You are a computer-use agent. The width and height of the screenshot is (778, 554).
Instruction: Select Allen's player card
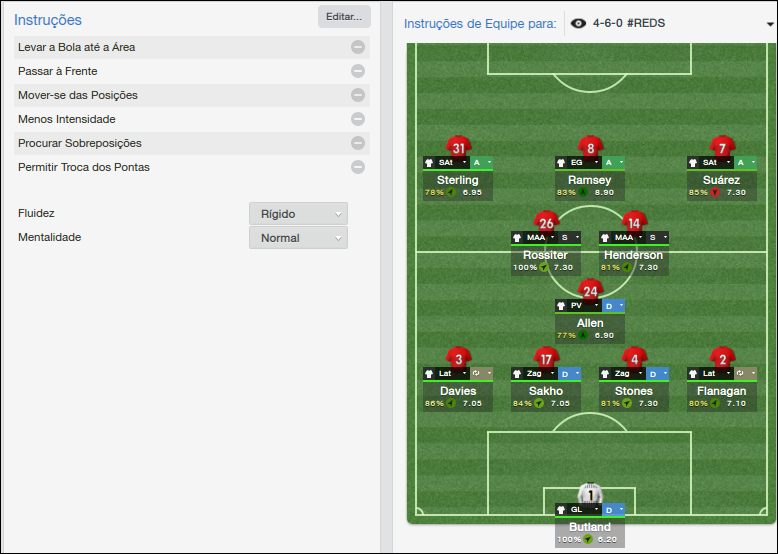click(590, 323)
